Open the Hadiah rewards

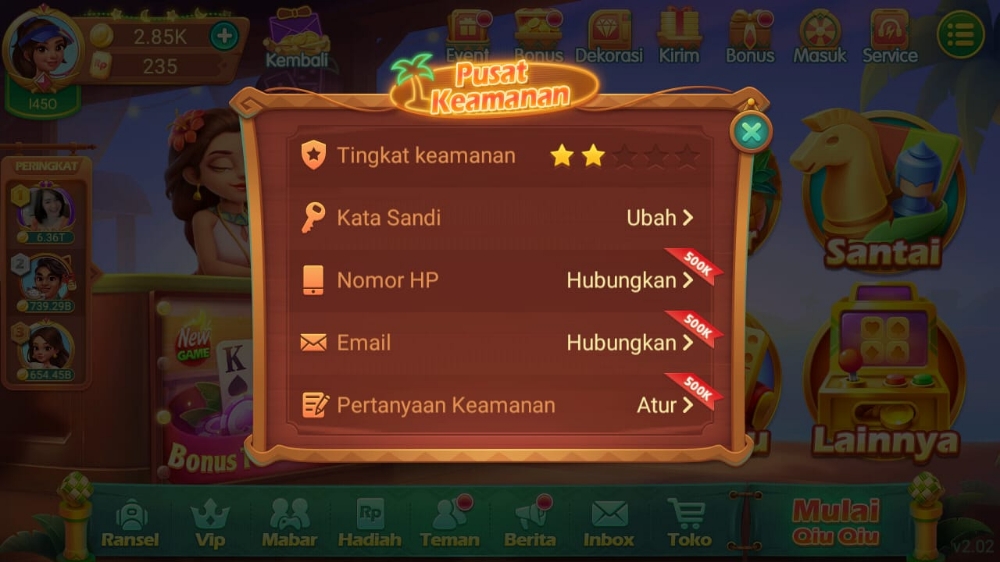(370, 523)
